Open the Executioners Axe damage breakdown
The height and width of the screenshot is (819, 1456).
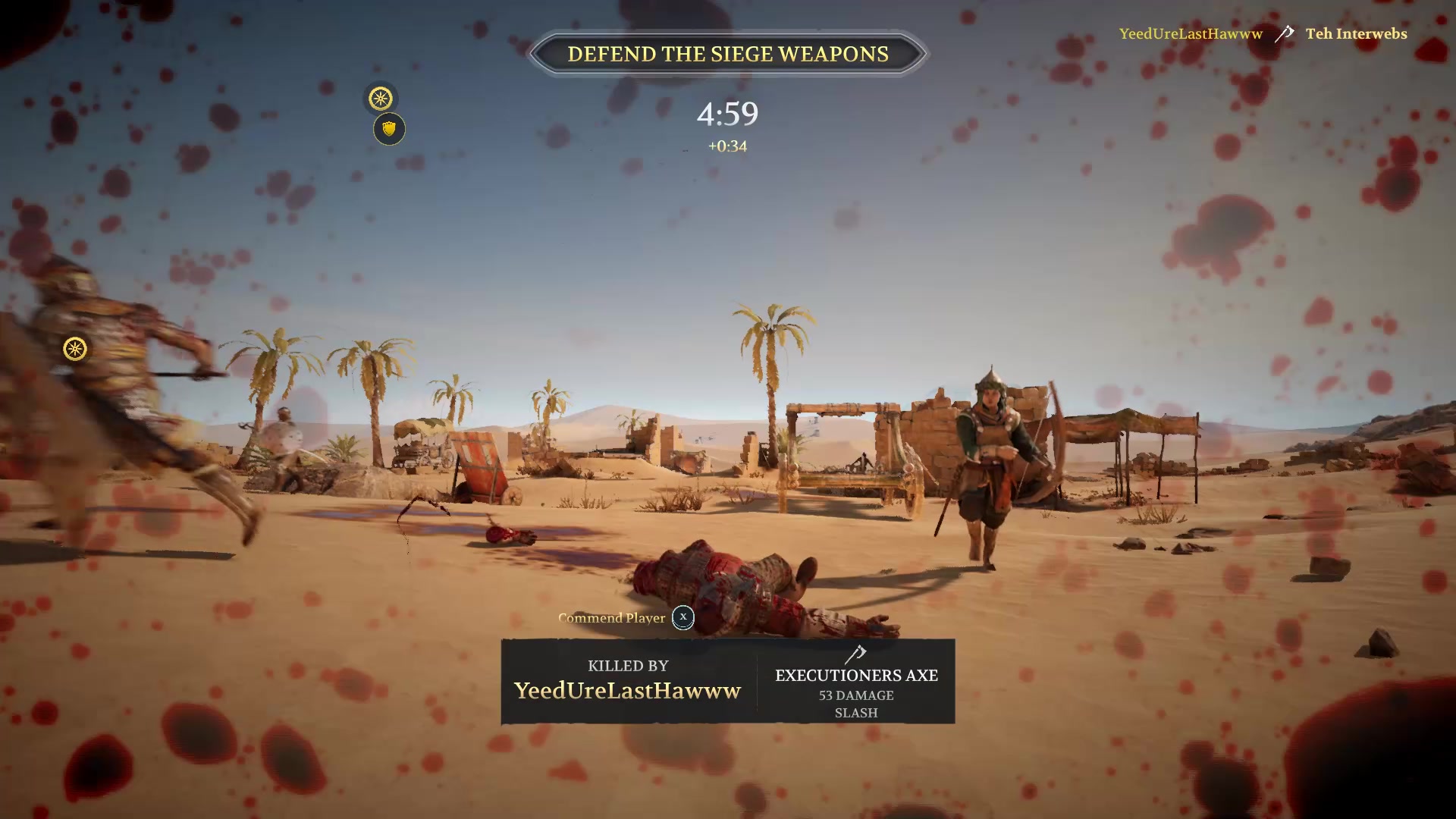856,695
